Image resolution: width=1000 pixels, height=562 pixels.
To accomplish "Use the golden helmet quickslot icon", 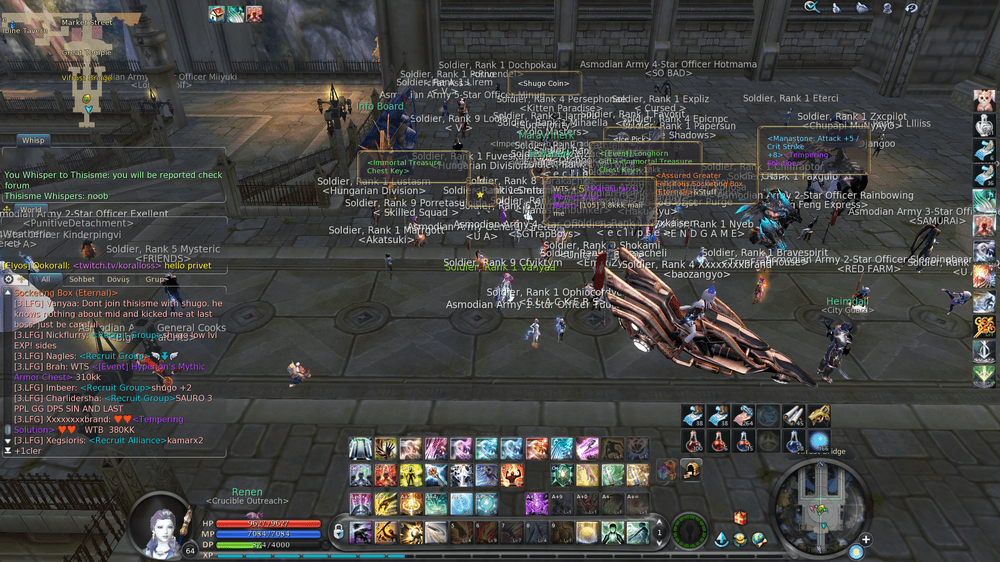I will 691,469.
